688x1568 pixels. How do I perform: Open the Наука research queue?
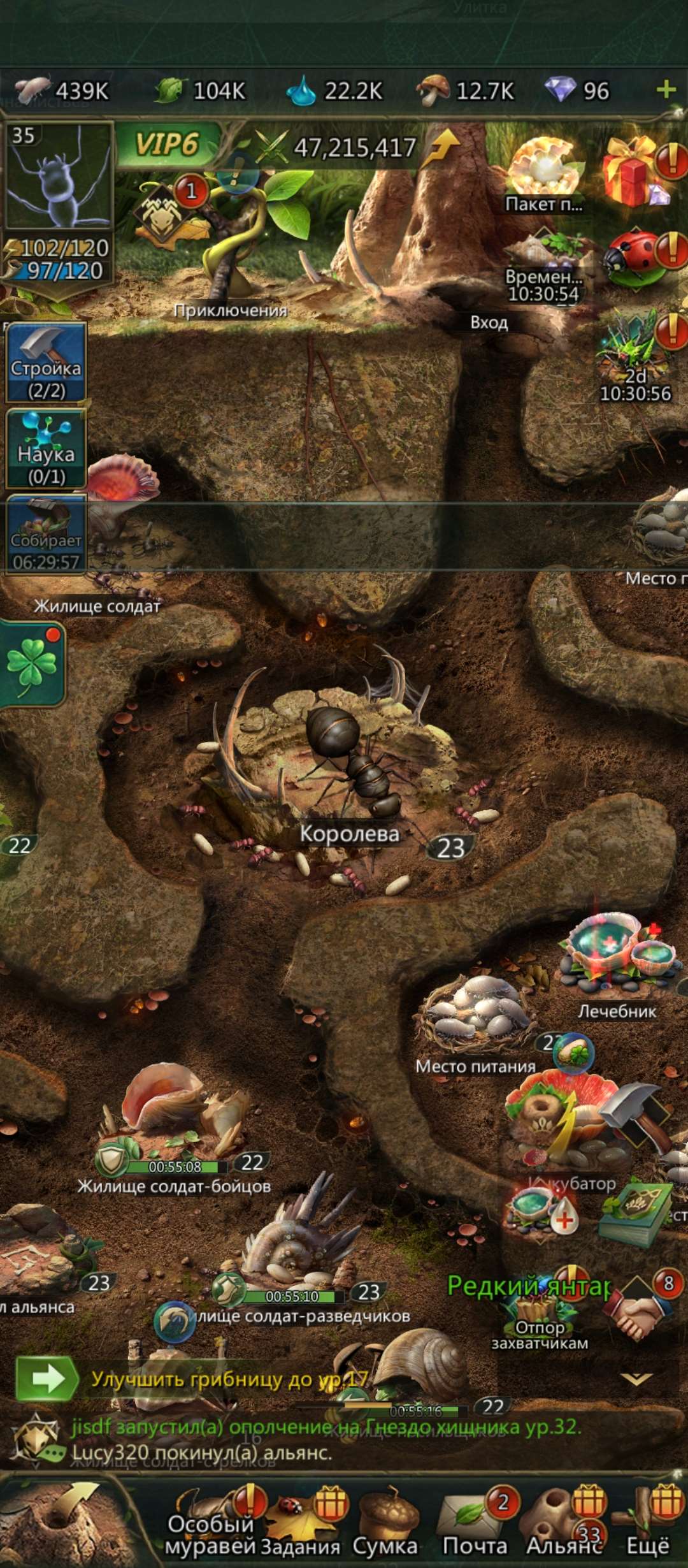[46, 449]
